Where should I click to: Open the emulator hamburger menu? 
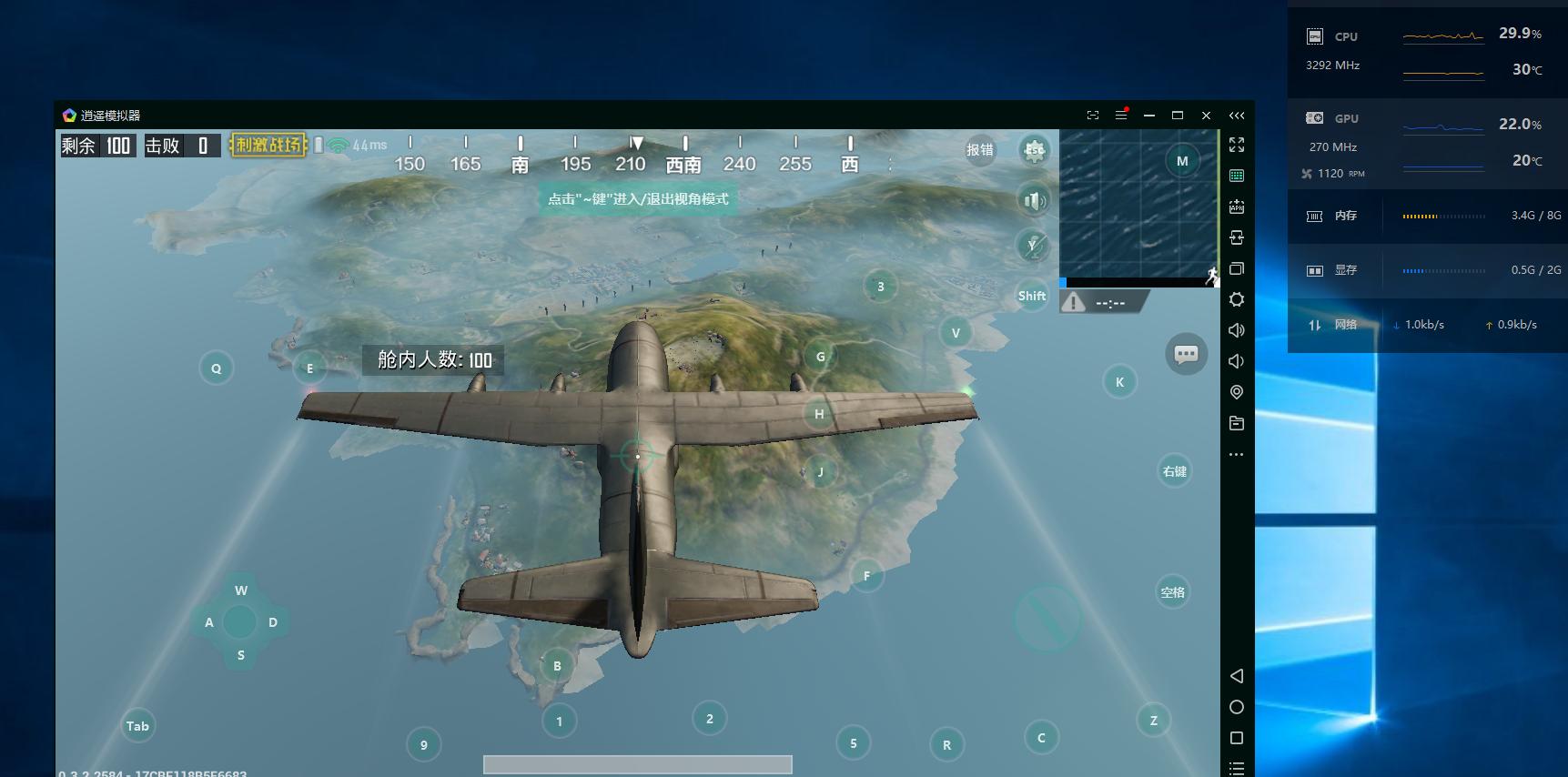click(1121, 116)
